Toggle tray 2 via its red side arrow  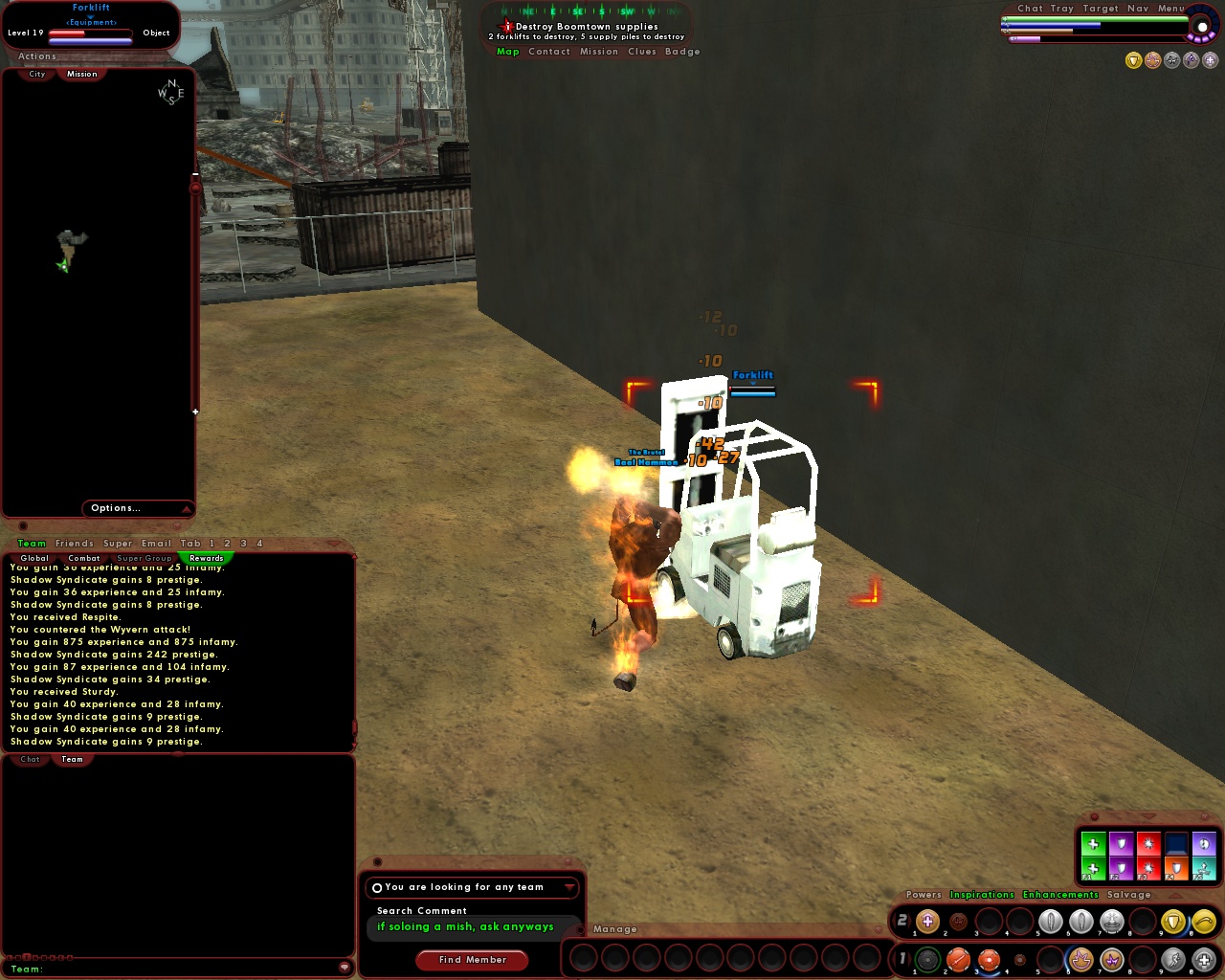pos(910,922)
